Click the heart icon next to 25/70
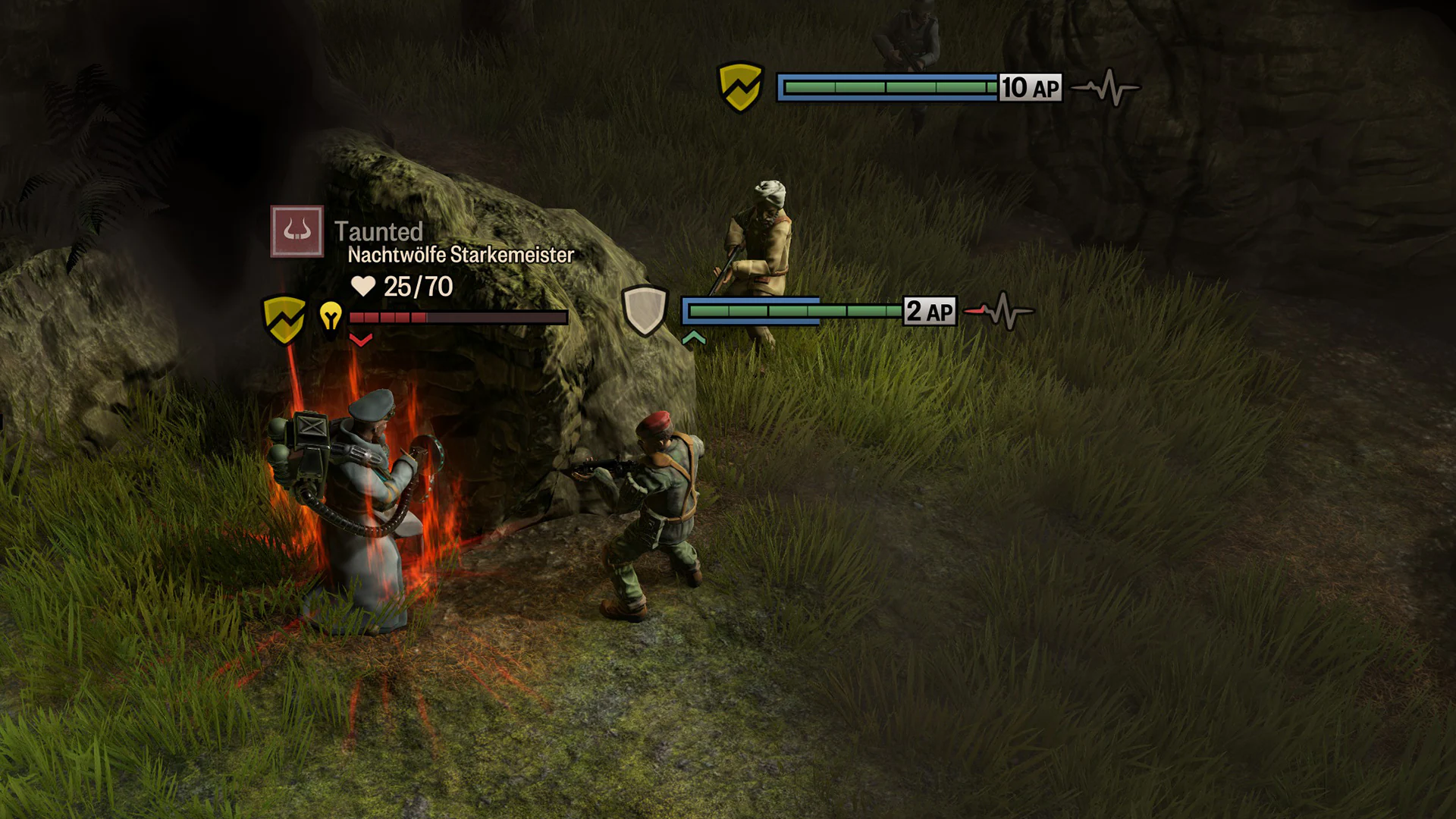This screenshot has height=819, width=1456. [364, 287]
